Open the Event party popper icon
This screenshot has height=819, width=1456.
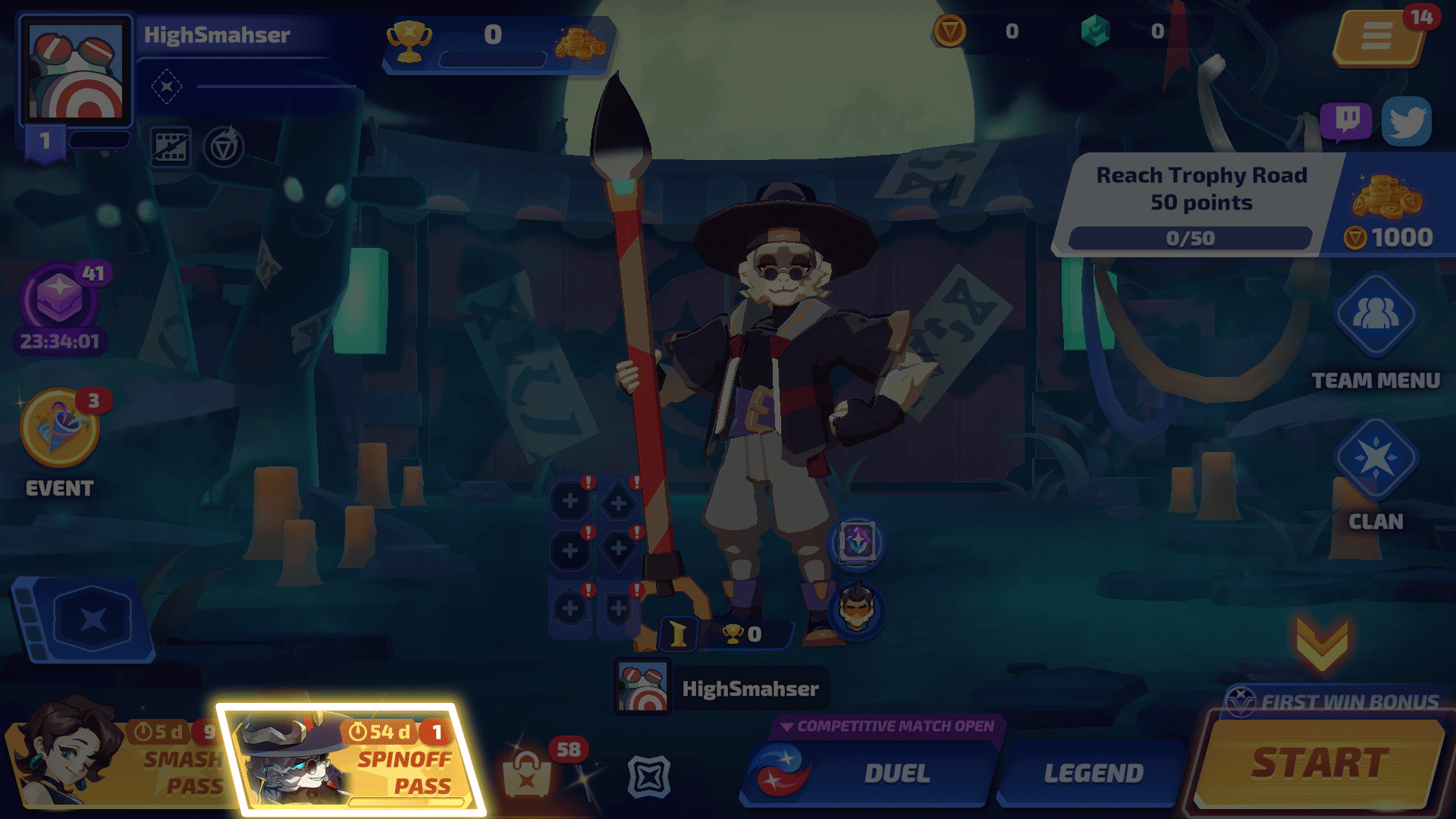[59, 428]
